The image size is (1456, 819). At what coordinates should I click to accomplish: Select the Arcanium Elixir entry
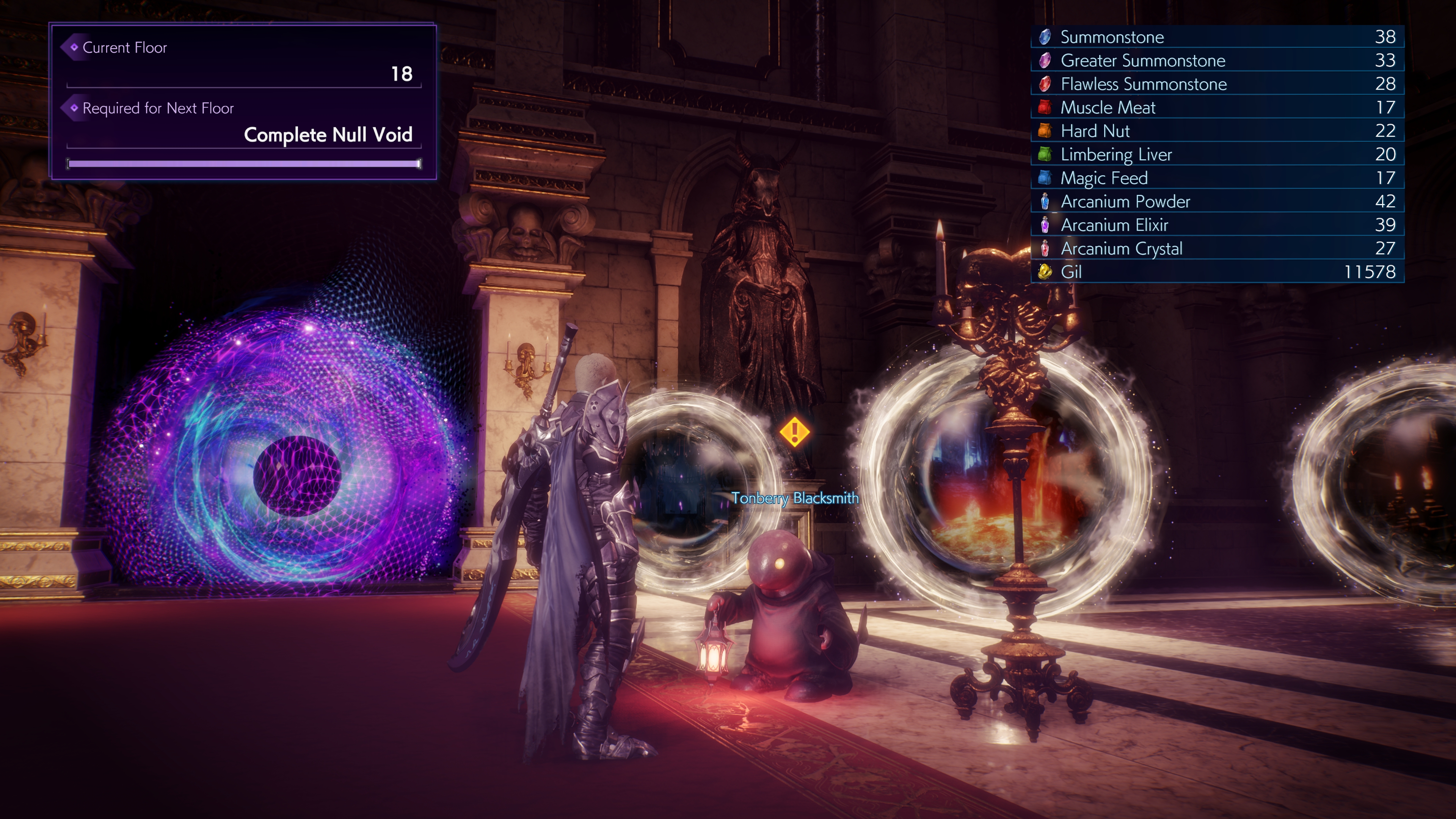1218,225
